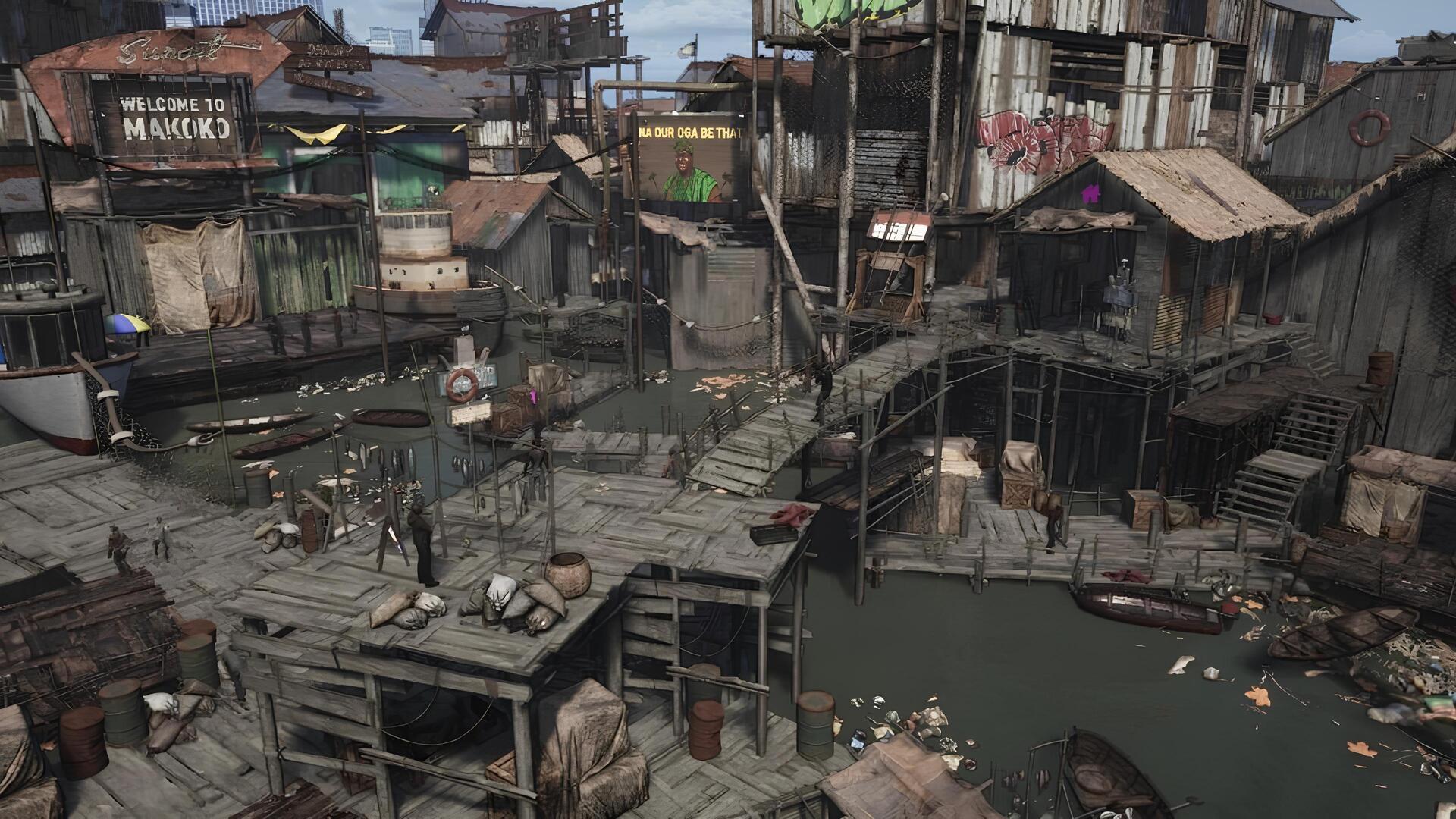Click the purple house location marker
1456x819 pixels.
1090,194
